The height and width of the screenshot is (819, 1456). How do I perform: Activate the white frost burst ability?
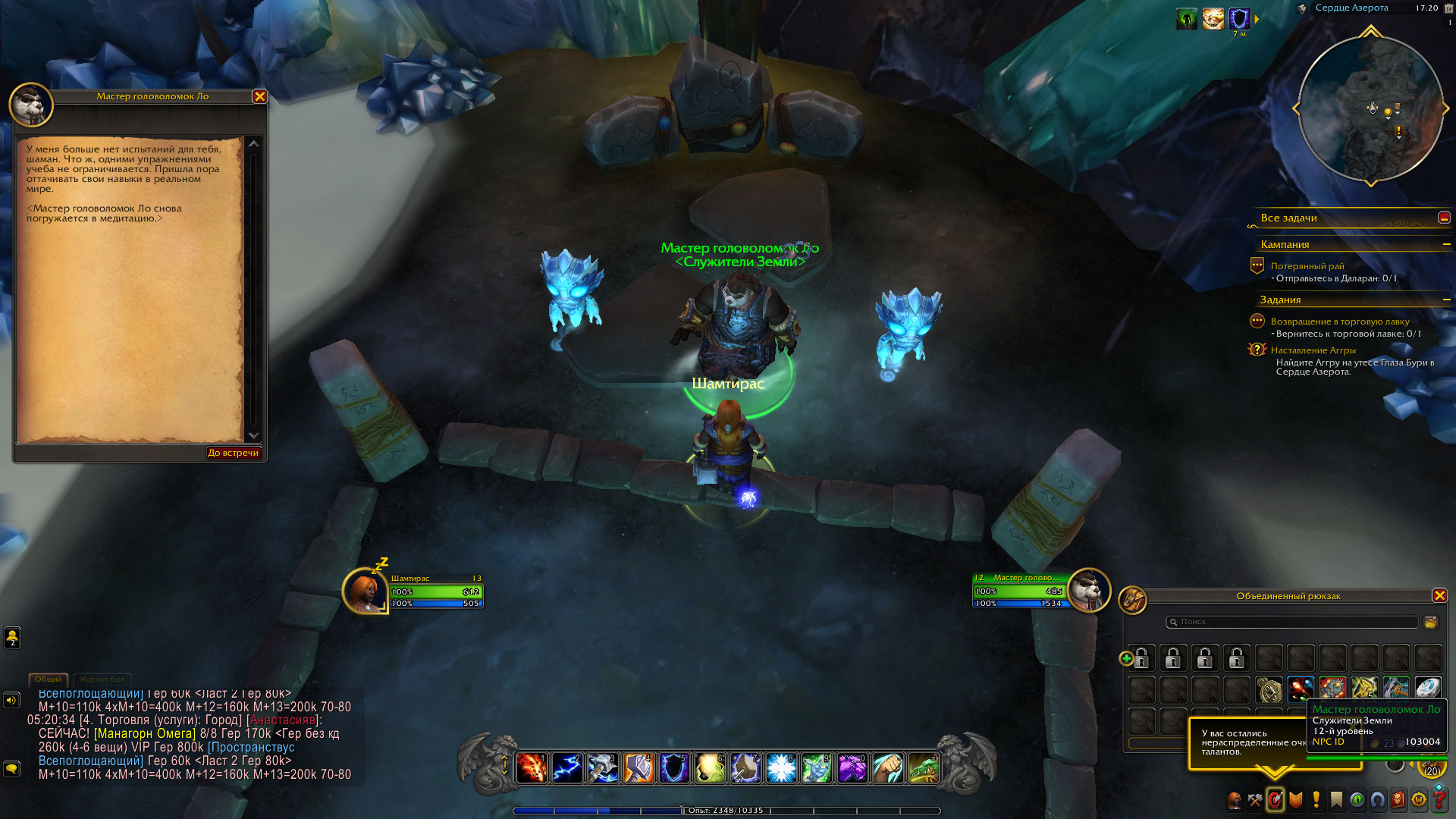coord(780,768)
